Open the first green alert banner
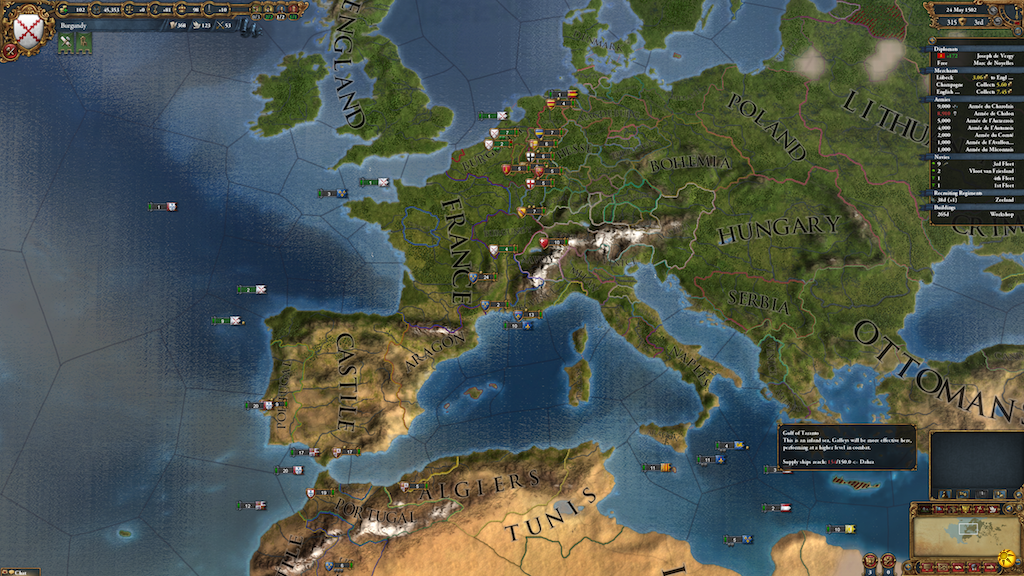Screen dimensions: 1024x576 tap(67, 43)
